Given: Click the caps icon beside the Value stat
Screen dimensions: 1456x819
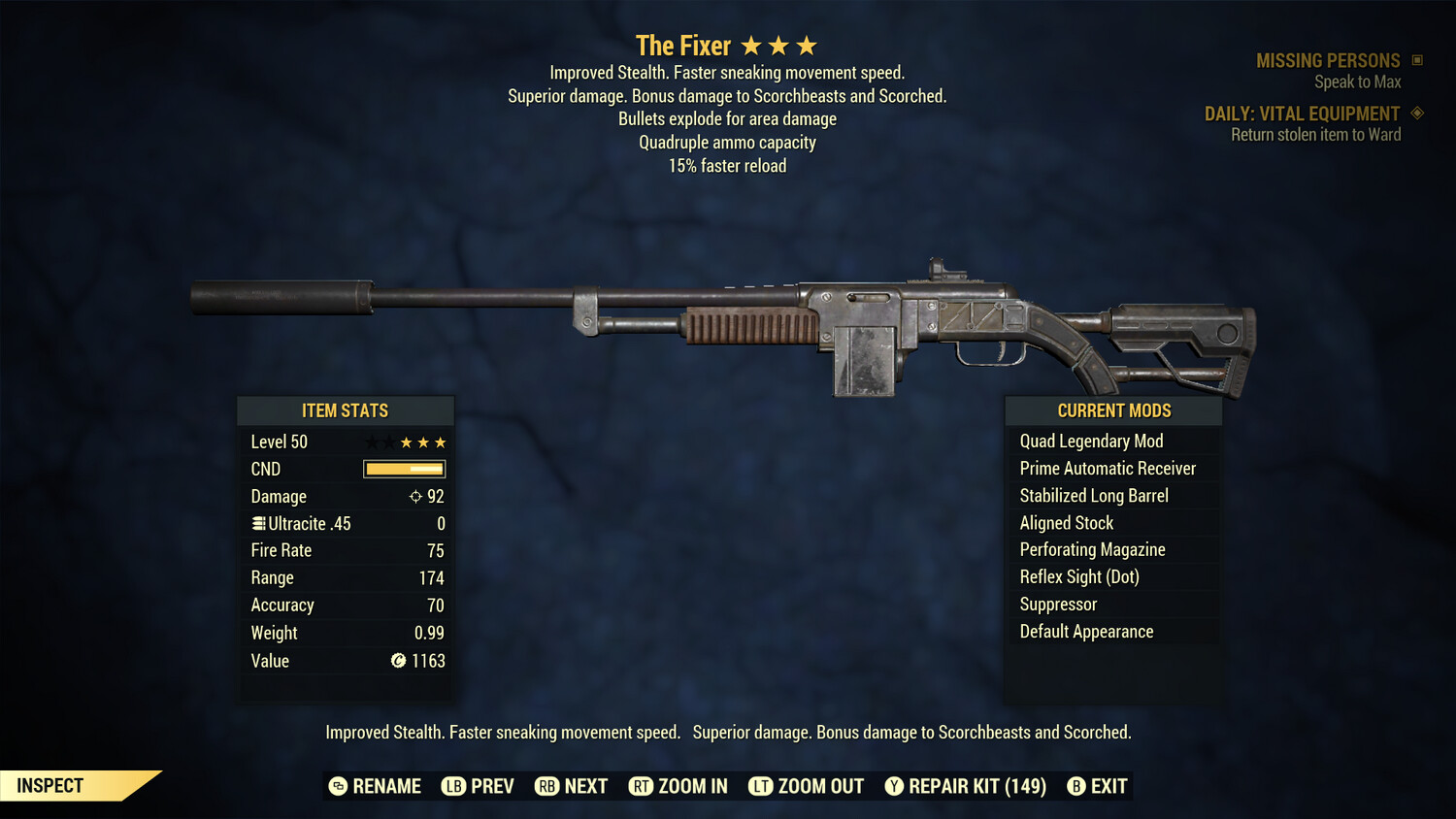Looking at the screenshot, I should pyautogui.click(x=397, y=661).
